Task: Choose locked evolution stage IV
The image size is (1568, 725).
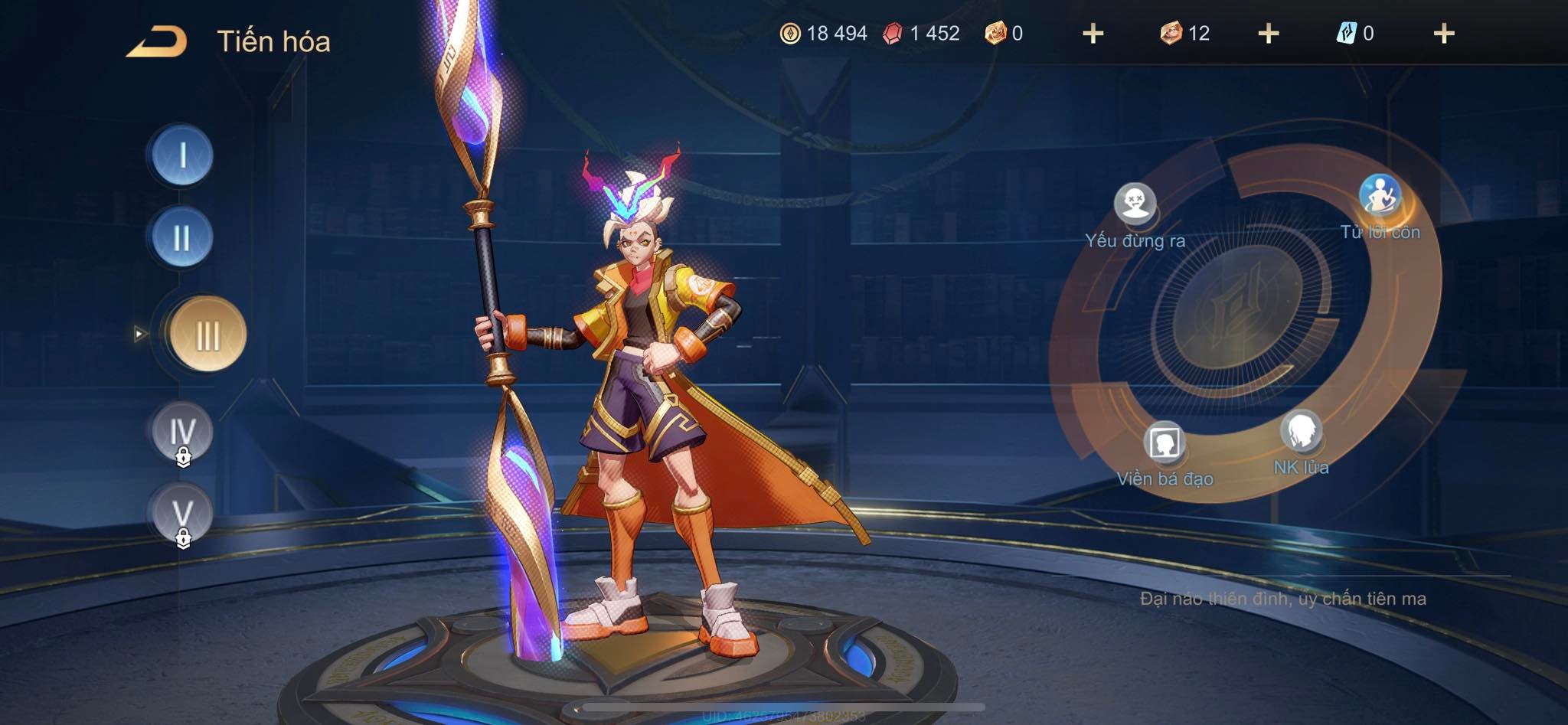Action: (182, 432)
